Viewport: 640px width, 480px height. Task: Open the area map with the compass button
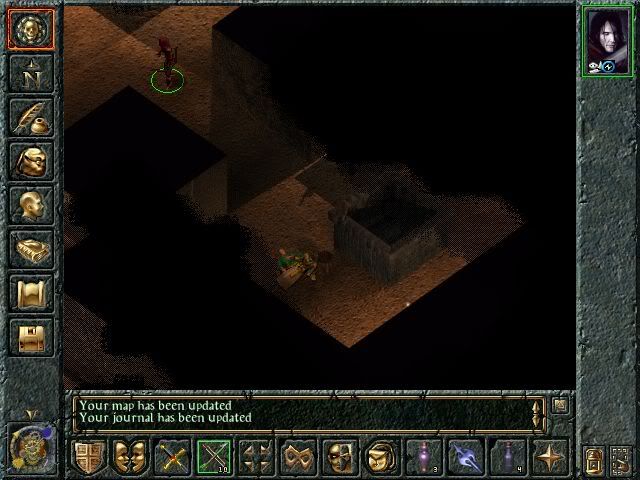(30, 72)
